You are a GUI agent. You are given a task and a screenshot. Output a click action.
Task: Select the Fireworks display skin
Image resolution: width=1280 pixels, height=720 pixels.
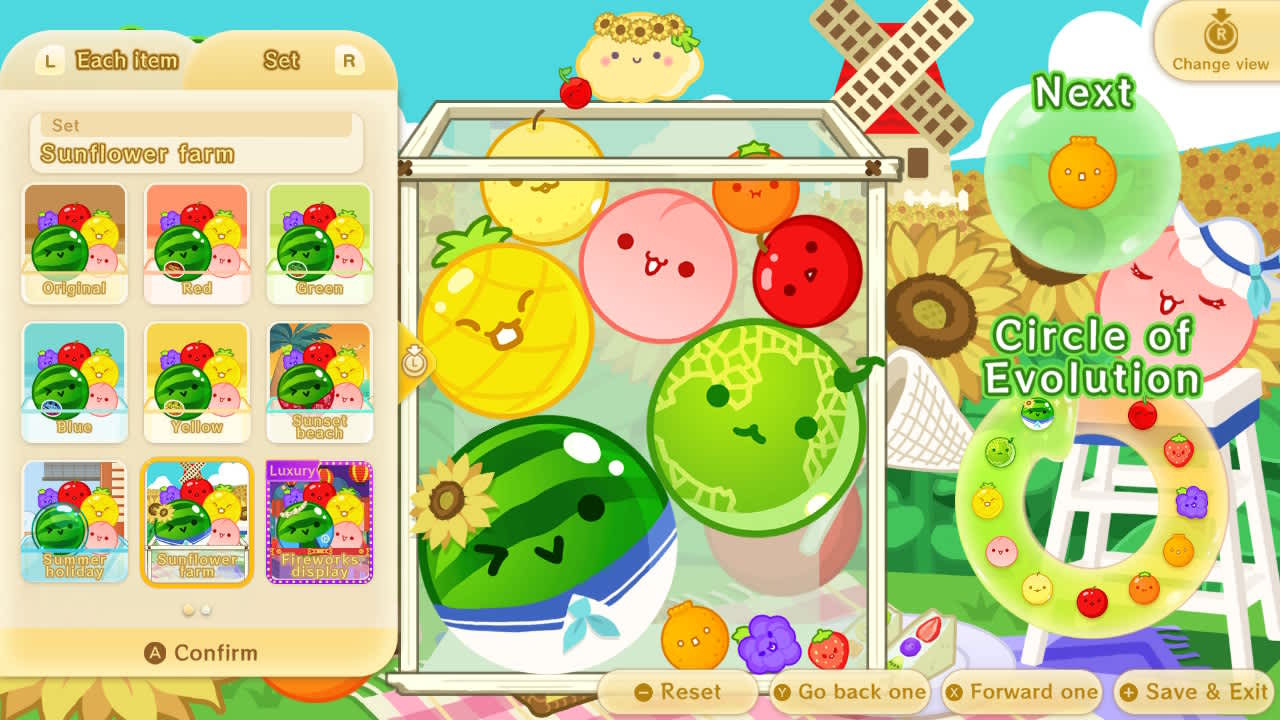[319, 520]
